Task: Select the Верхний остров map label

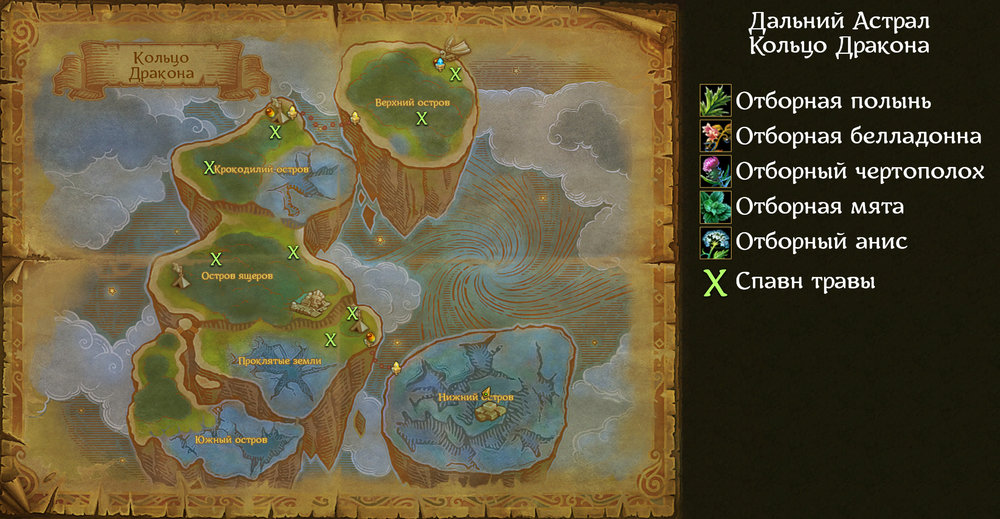Action: 412,103
